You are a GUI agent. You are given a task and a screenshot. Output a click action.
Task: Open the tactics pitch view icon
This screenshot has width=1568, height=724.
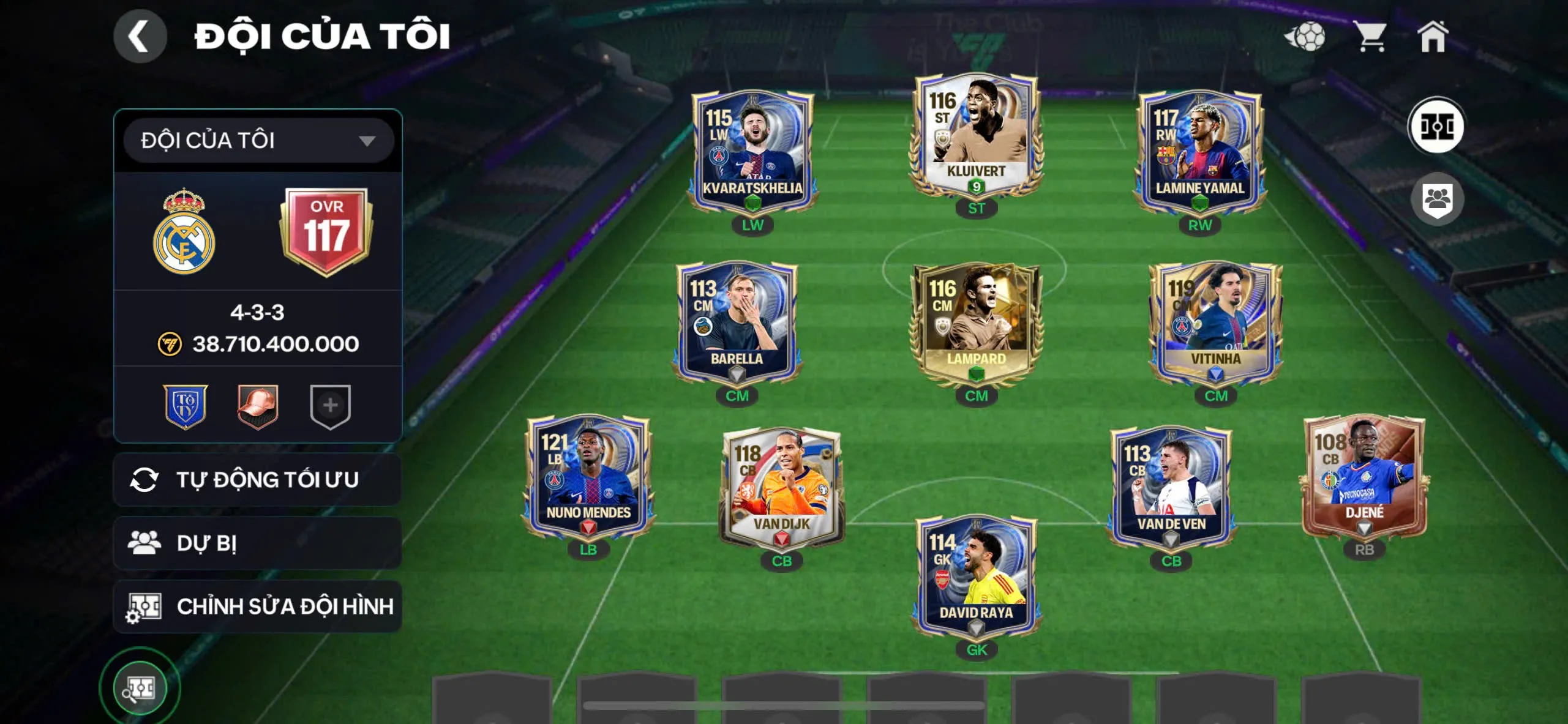(1436, 127)
